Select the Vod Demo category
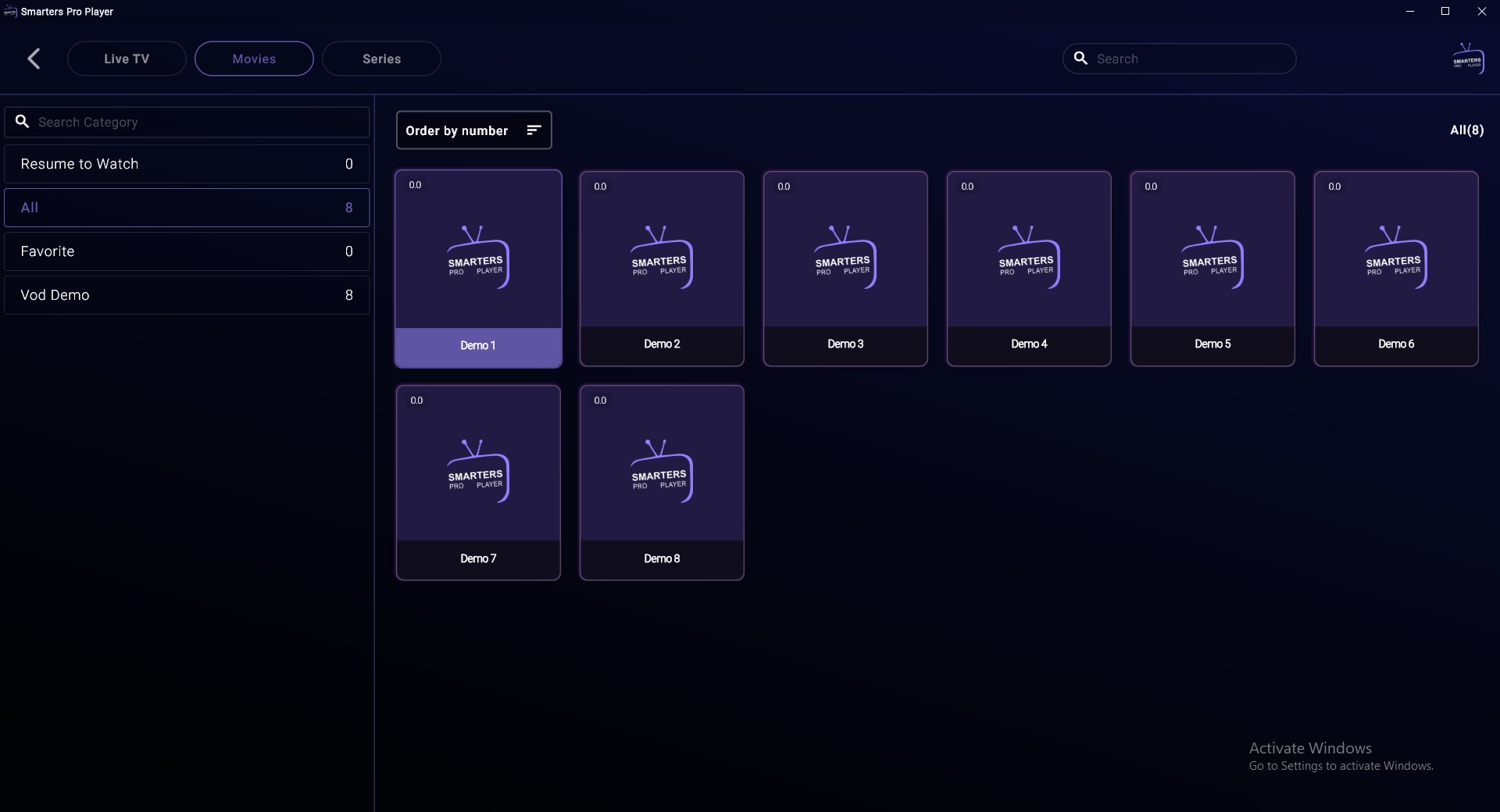 pyautogui.click(x=186, y=294)
